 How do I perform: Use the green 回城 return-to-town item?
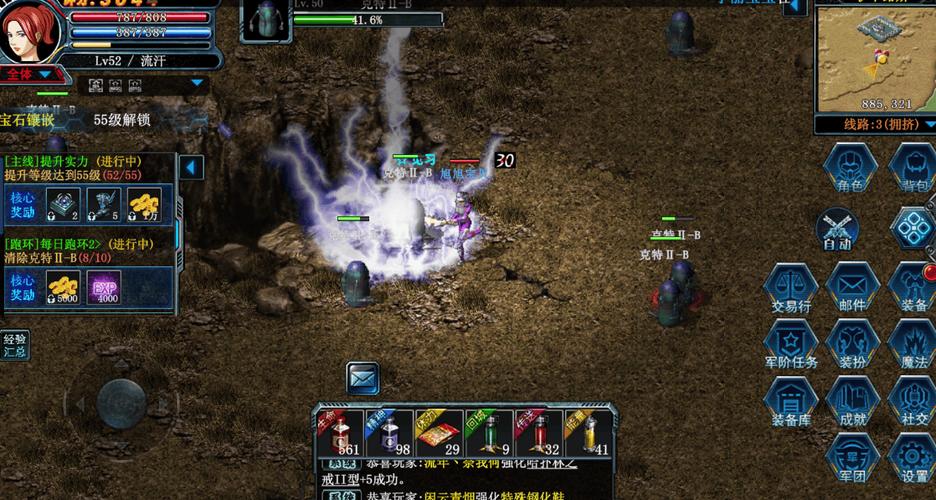[488, 434]
